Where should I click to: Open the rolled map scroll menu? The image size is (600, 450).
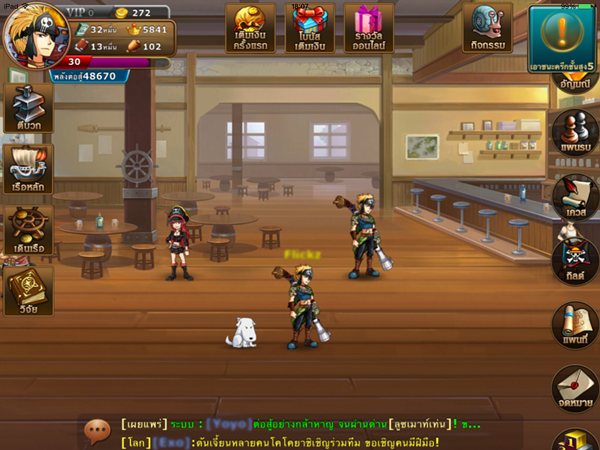(x=574, y=326)
